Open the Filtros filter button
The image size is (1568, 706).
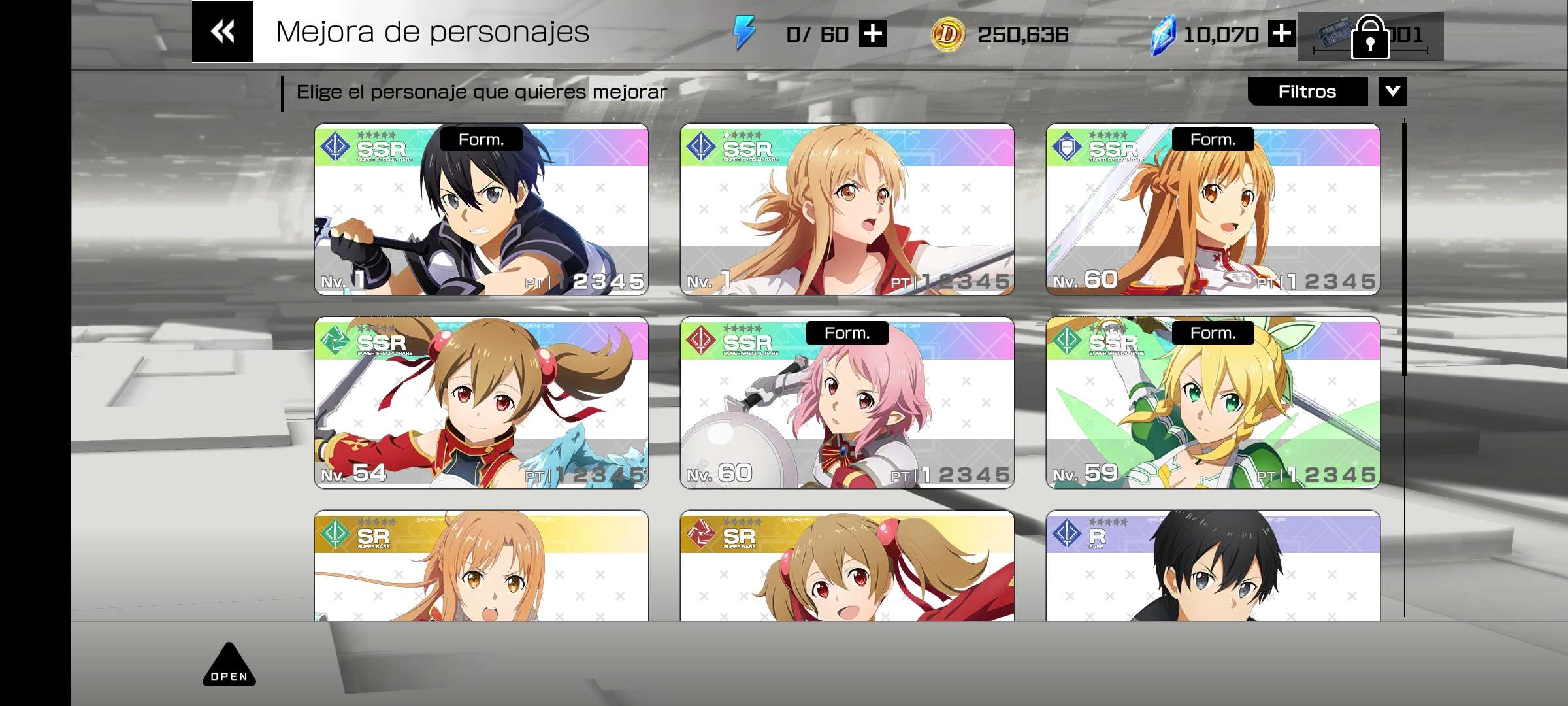[1307, 92]
